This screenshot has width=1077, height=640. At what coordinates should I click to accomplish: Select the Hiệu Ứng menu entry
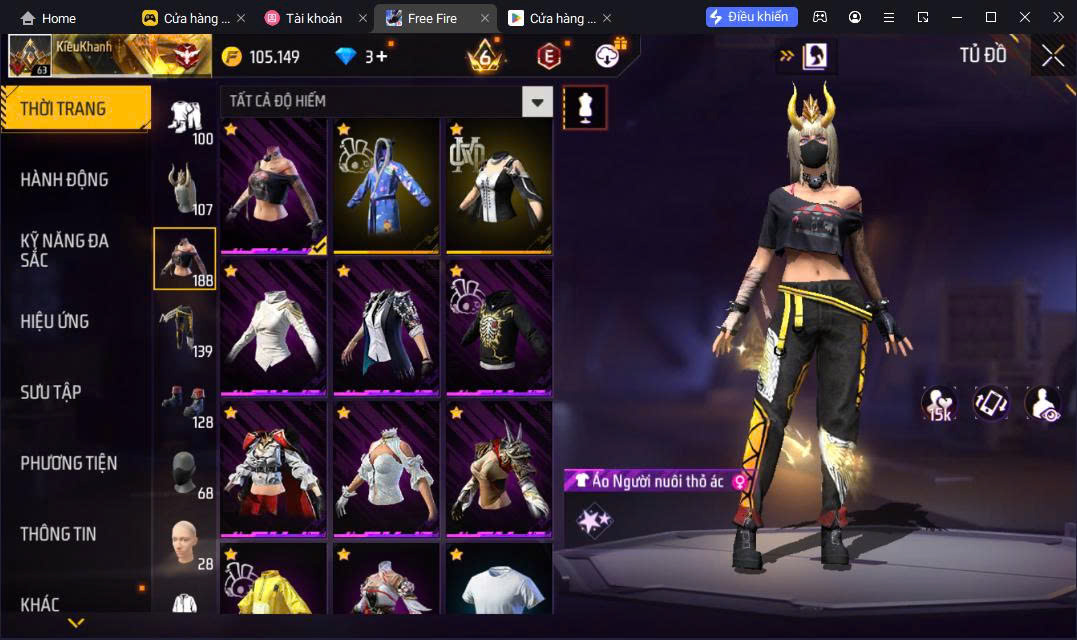pyautogui.click(x=55, y=321)
